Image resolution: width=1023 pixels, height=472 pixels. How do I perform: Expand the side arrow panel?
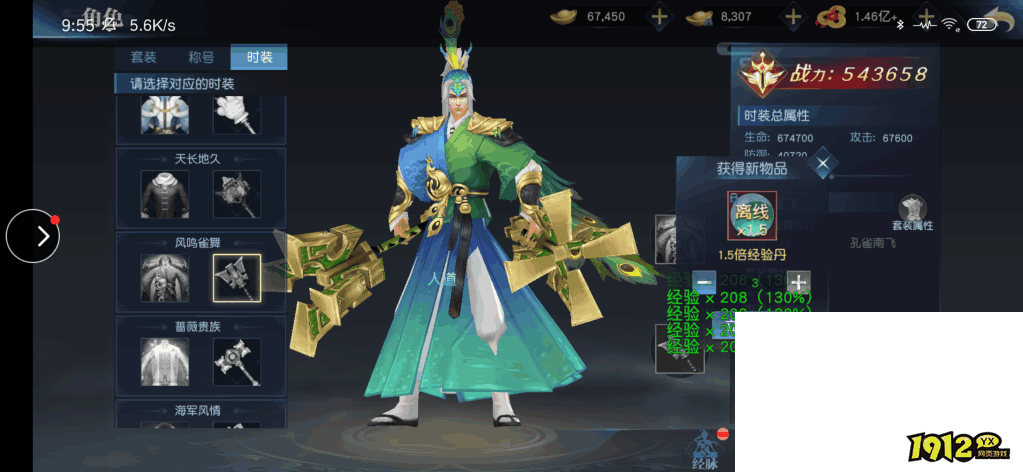tap(33, 236)
